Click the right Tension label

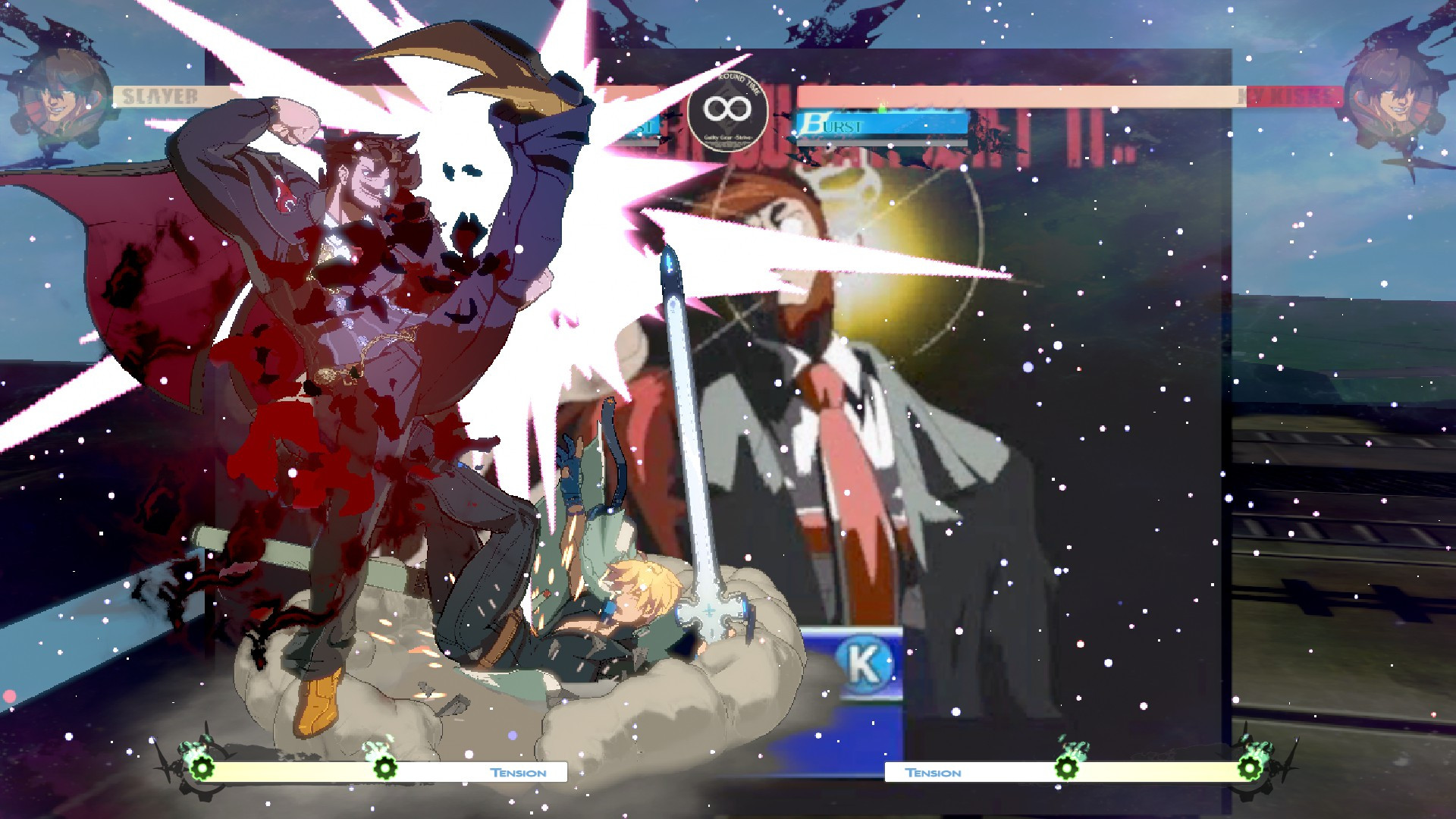click(x=934, y=773)
